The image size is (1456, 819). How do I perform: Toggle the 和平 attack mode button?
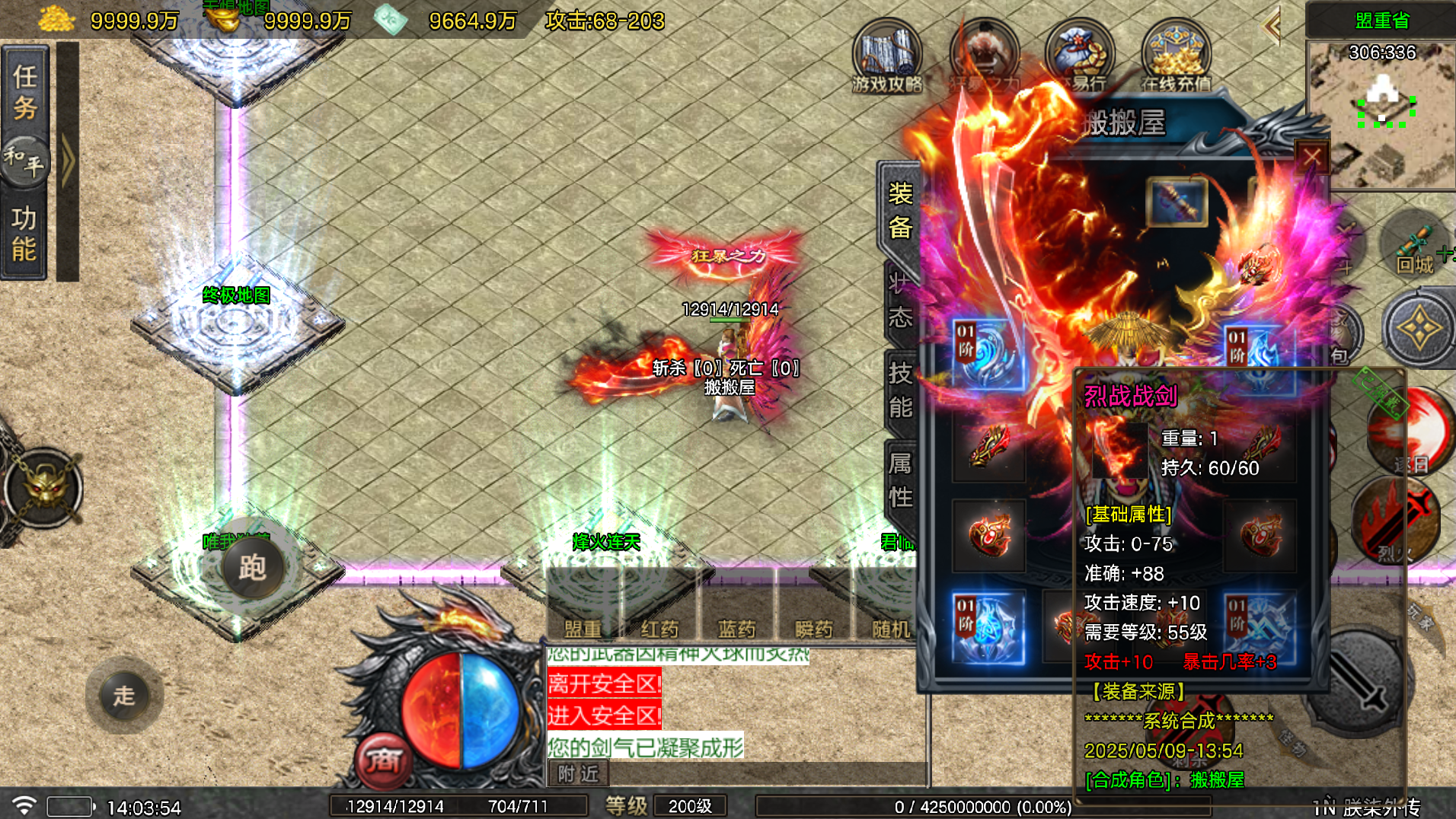click(25, 160)
